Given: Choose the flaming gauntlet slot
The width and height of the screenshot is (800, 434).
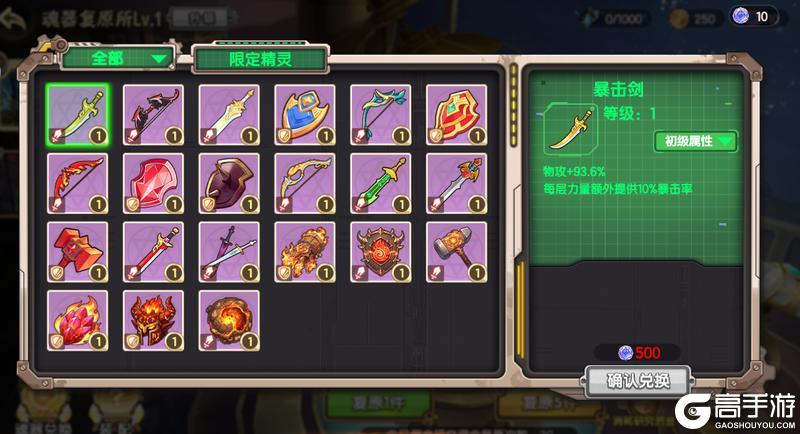Looking at the screenshot, I should [x=305, y=251].
